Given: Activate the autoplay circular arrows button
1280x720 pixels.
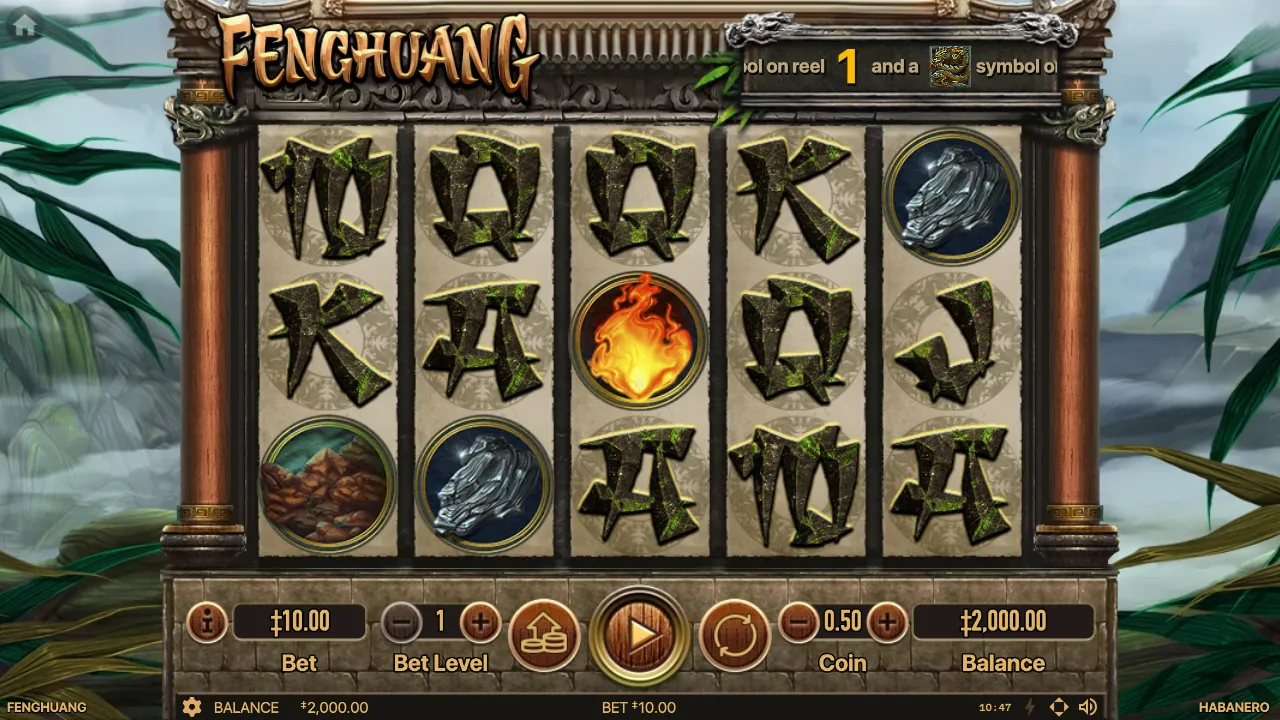Looking at the screenshot, I should [735, 635].
